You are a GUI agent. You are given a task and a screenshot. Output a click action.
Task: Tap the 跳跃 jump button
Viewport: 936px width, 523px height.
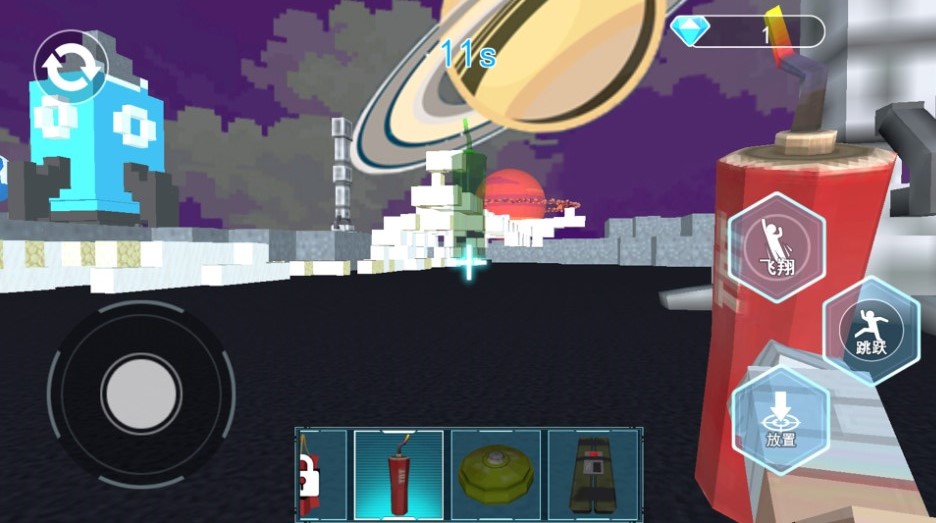pyautogui.click(x=872, y=331)
